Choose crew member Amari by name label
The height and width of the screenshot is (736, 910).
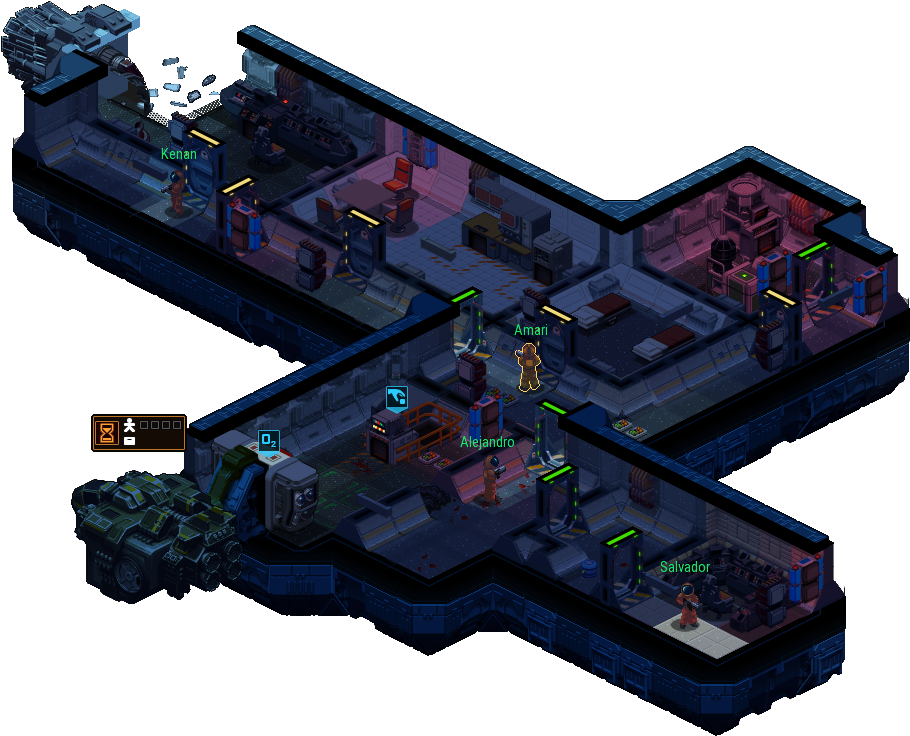[531, 330]
